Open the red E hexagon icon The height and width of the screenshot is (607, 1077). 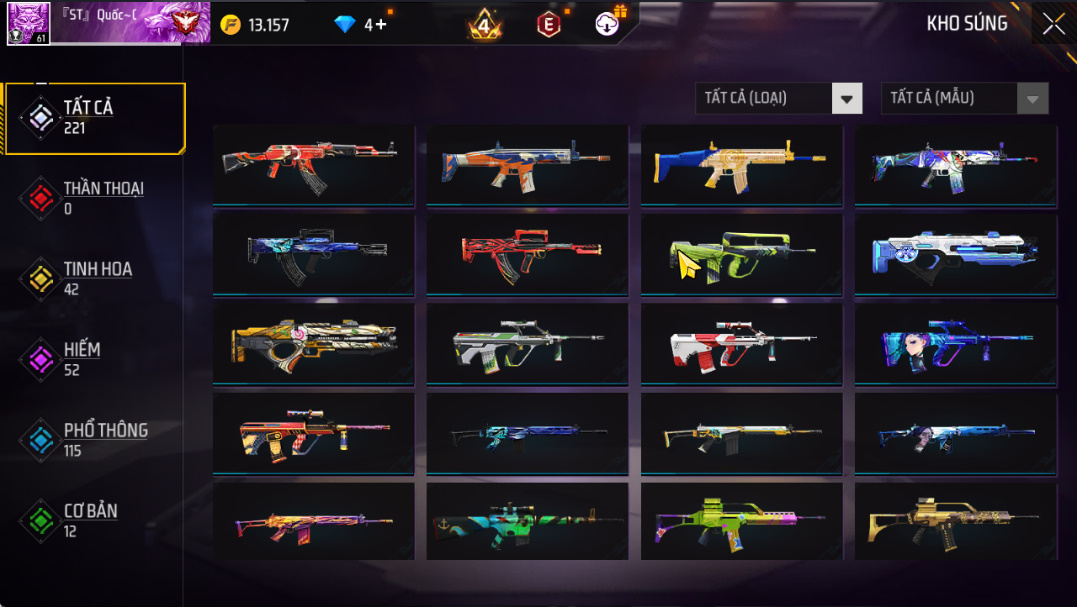[x=548, y=25]
